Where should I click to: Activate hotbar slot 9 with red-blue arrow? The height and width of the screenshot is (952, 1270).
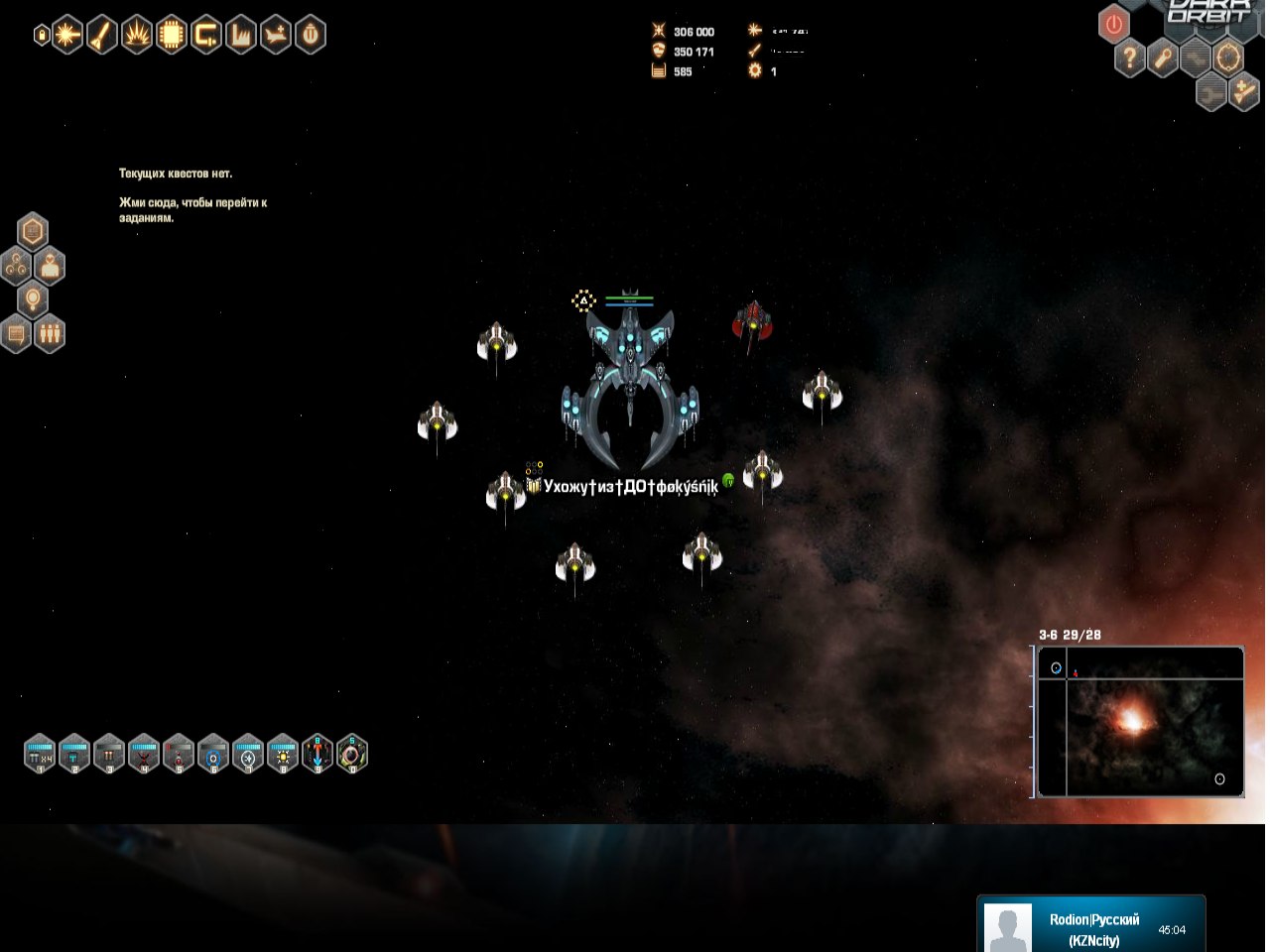tap(317, 754)
